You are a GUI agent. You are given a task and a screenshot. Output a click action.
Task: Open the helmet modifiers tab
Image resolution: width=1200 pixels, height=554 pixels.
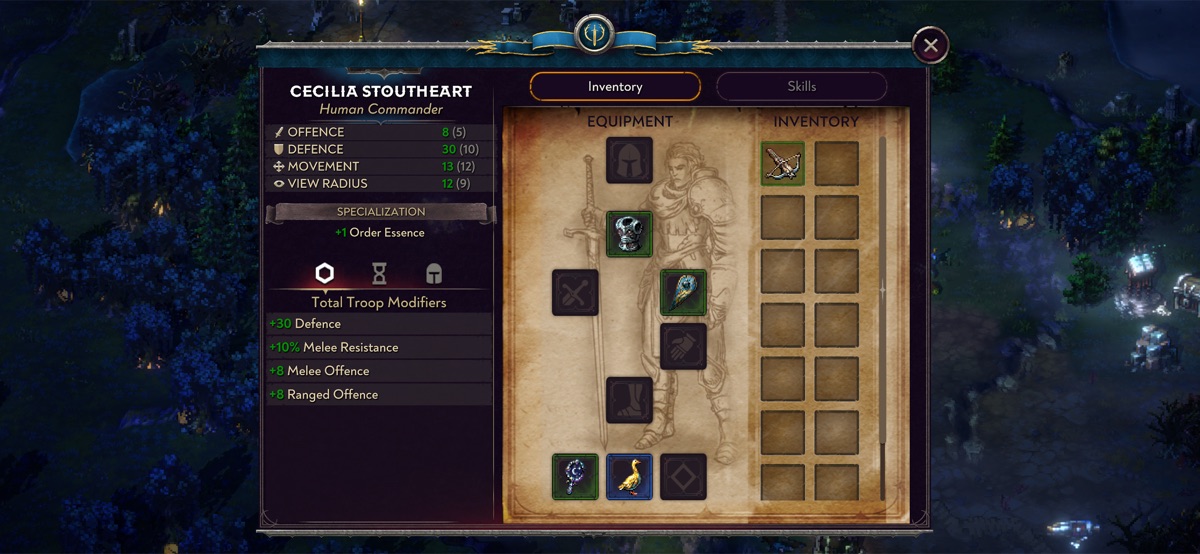pos(433,273)
